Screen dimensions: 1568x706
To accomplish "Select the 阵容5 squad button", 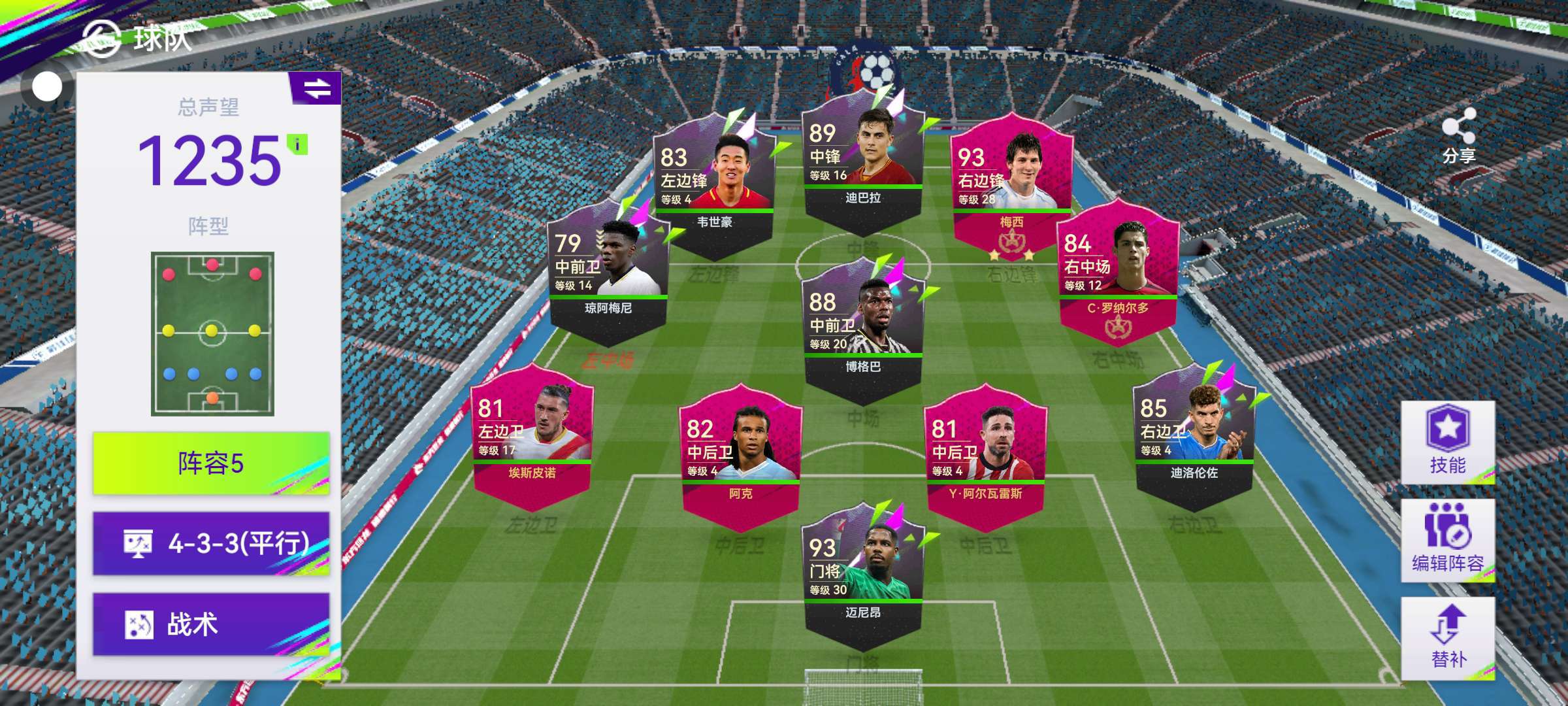I will (210, 463).
